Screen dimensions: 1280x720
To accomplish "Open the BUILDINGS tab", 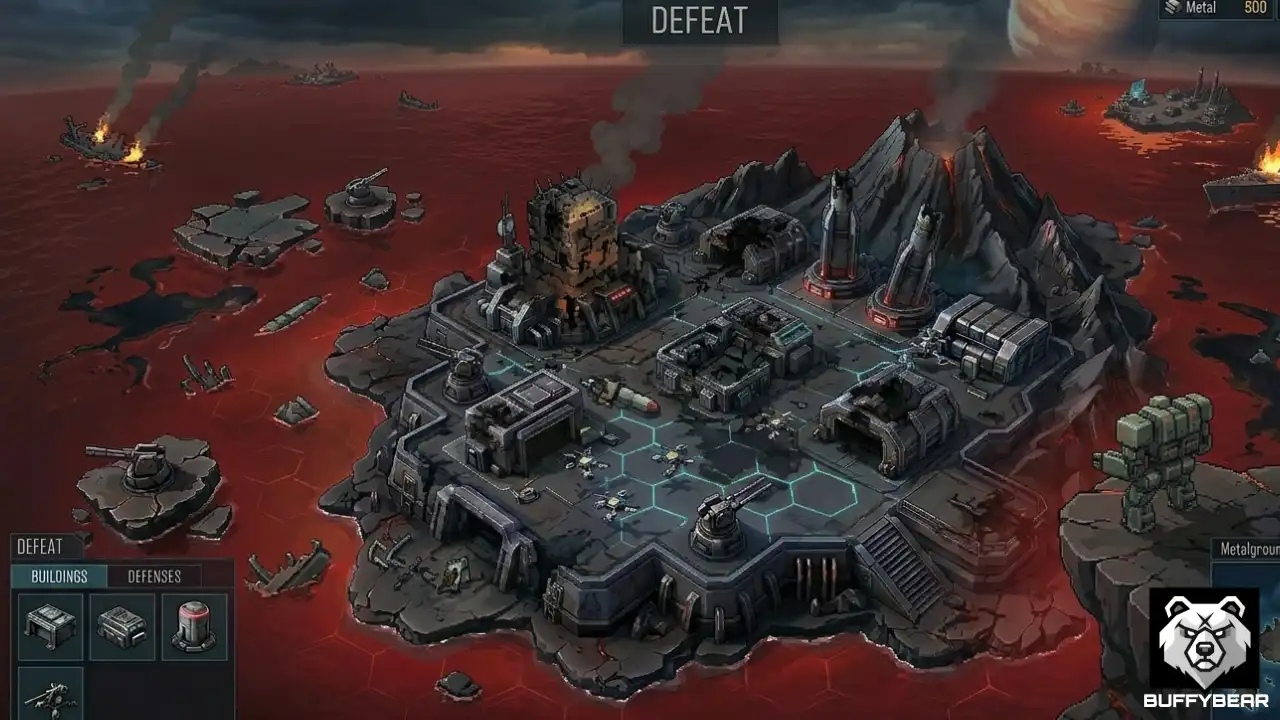I will coord(58,577).
